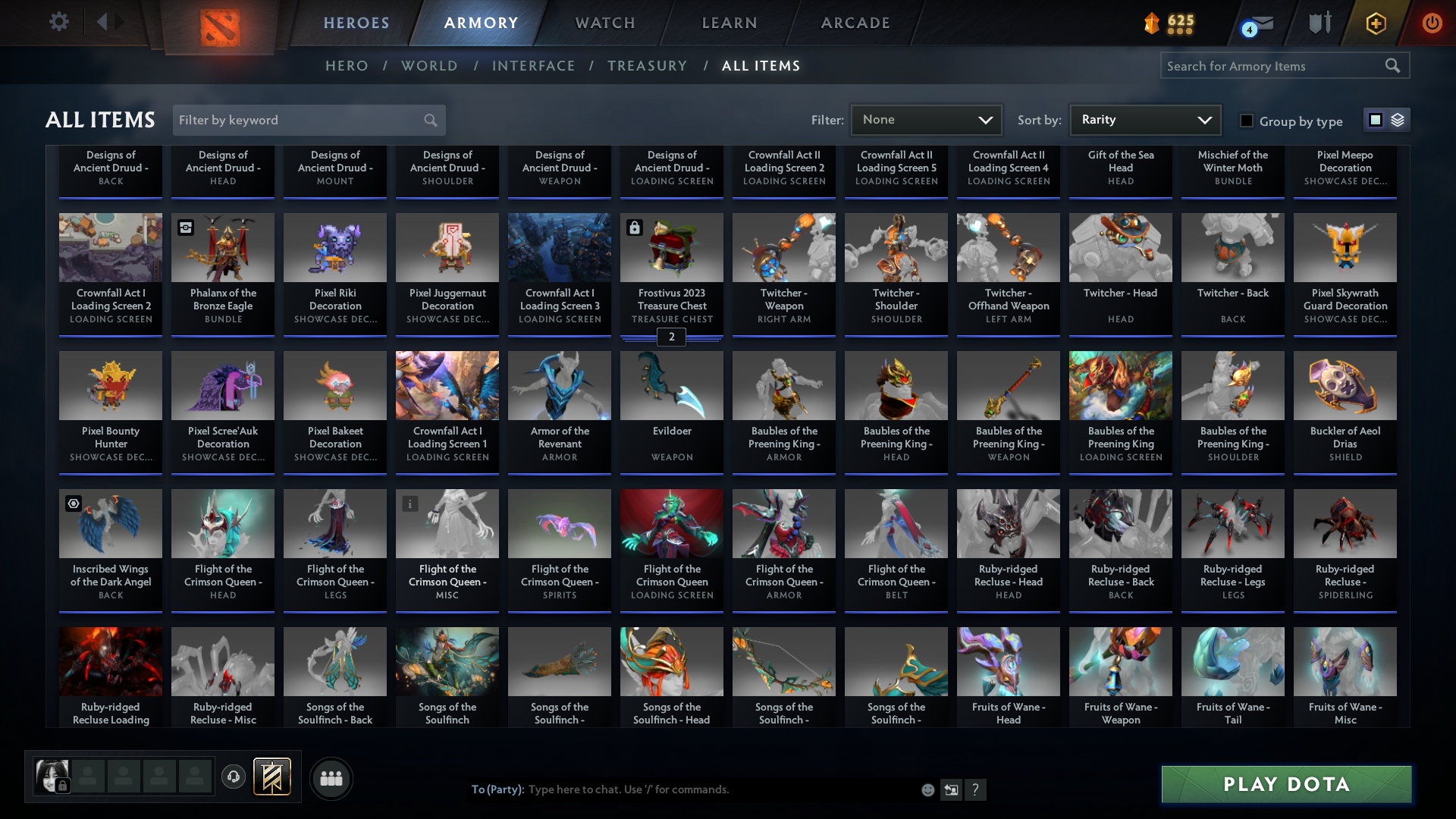
Task: Switch to the WATCH tab
Action: coord(604,23)
